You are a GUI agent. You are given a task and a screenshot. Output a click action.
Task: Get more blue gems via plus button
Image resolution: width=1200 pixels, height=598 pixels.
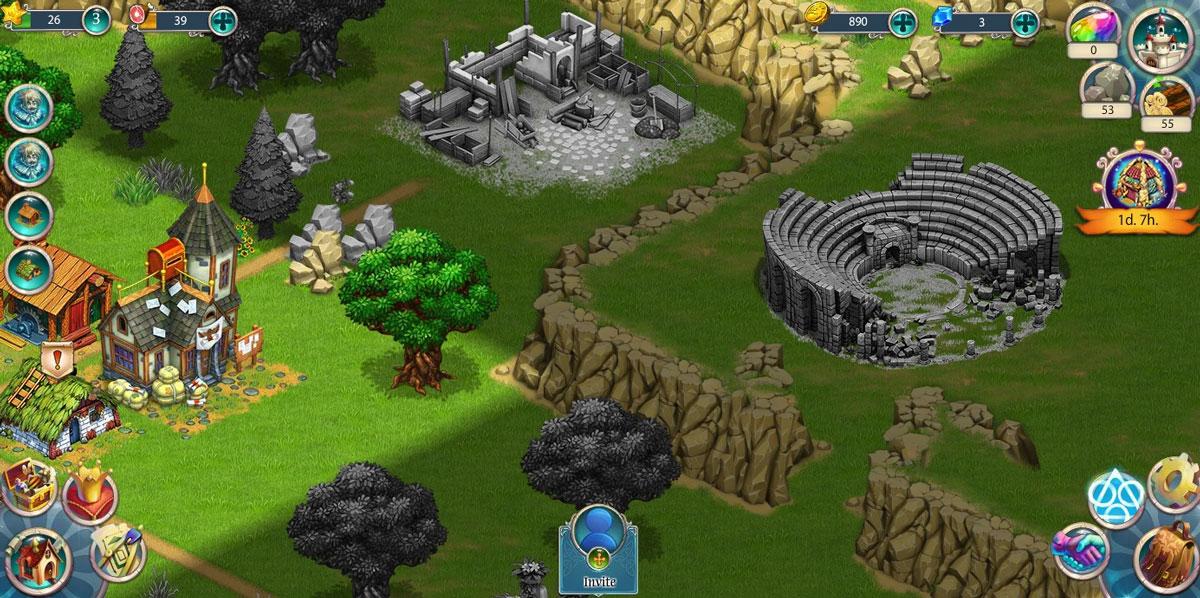click(1025, 22)
